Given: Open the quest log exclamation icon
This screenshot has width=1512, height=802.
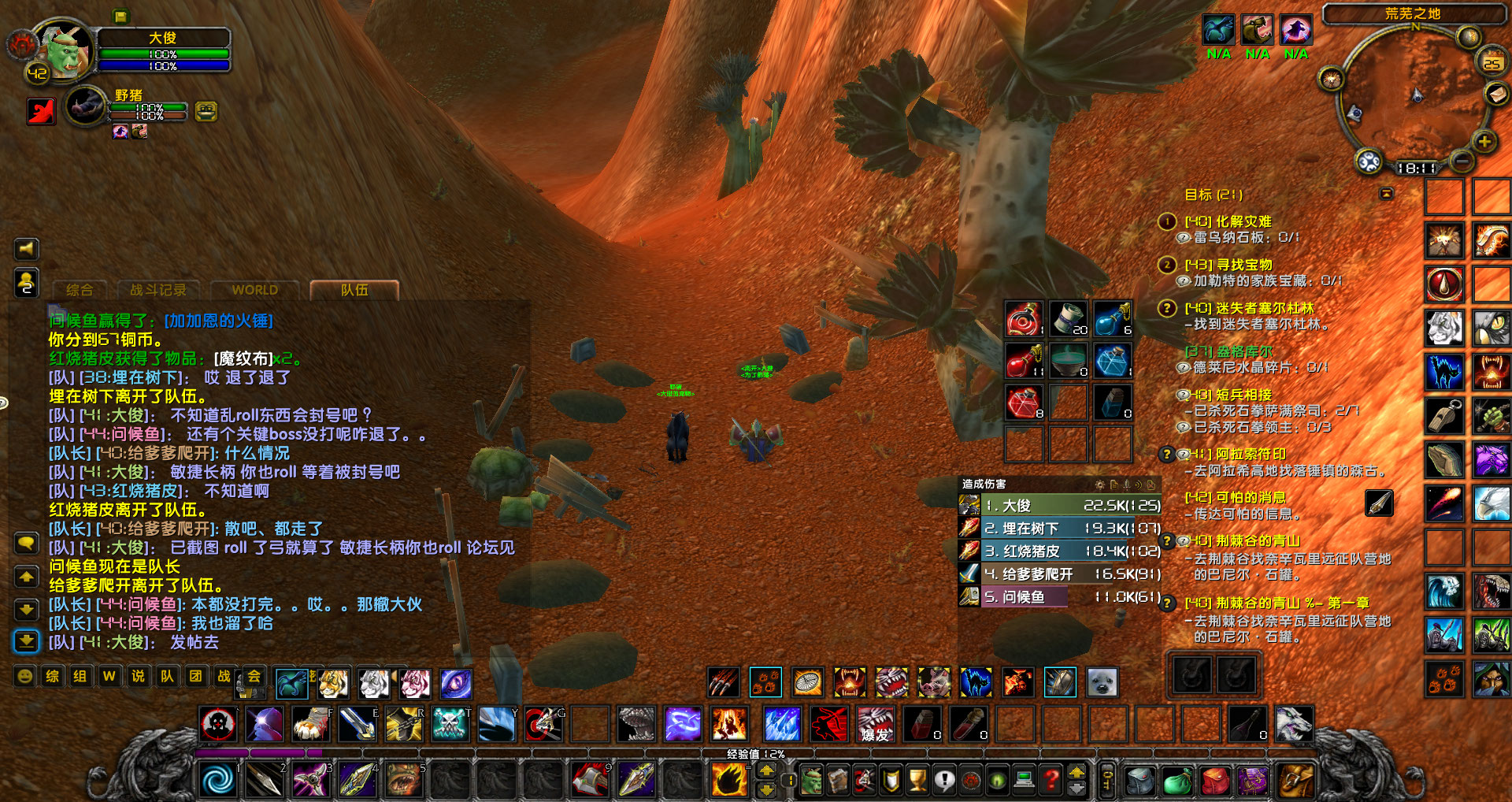Looking at the screenshot, I should click(x=944, y=781).
